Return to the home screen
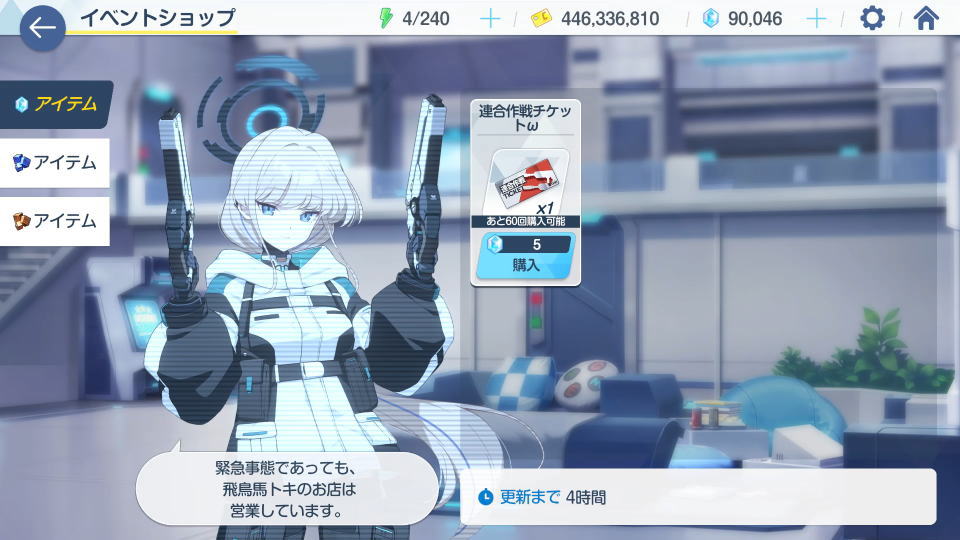 coord(927,18)
